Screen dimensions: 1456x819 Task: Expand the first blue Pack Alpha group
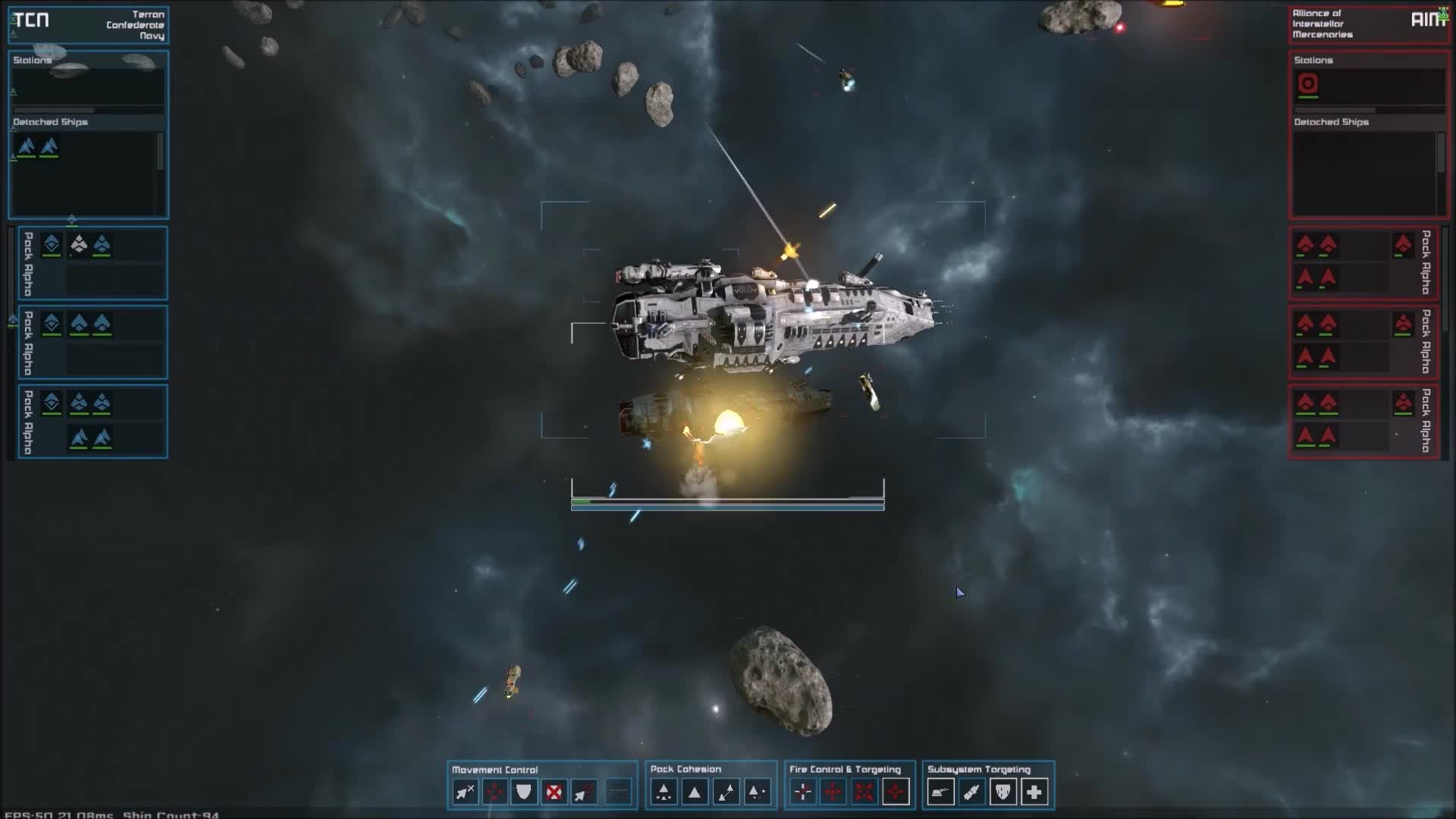[x=27, y=263]
